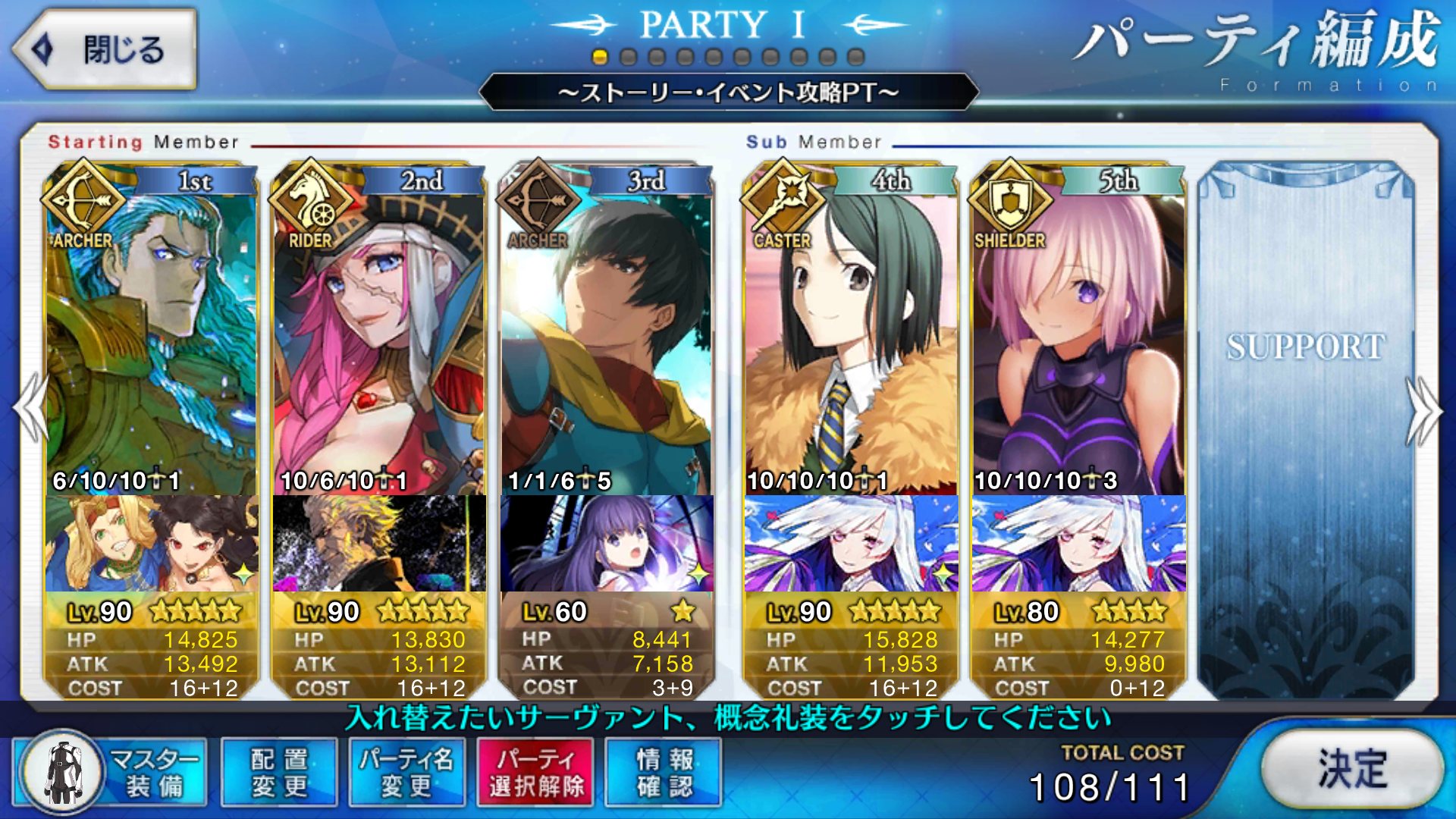Choose the 3rd slot level 60 Archer
1456x819 pixels.
[x=607, y=341]
